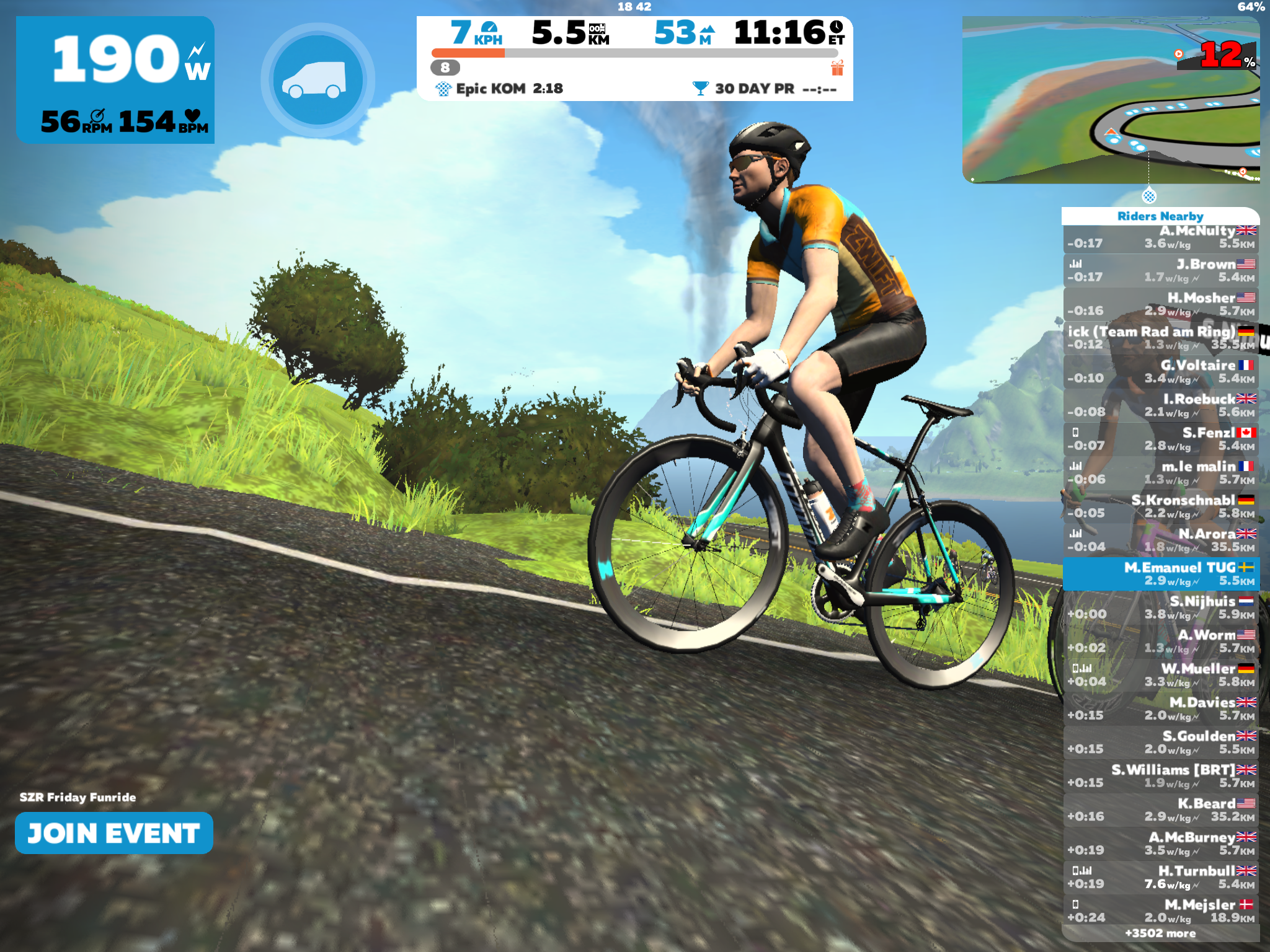Select K.Beard in Riders Nearby
1270x952 pixels.
point(1161,809)
